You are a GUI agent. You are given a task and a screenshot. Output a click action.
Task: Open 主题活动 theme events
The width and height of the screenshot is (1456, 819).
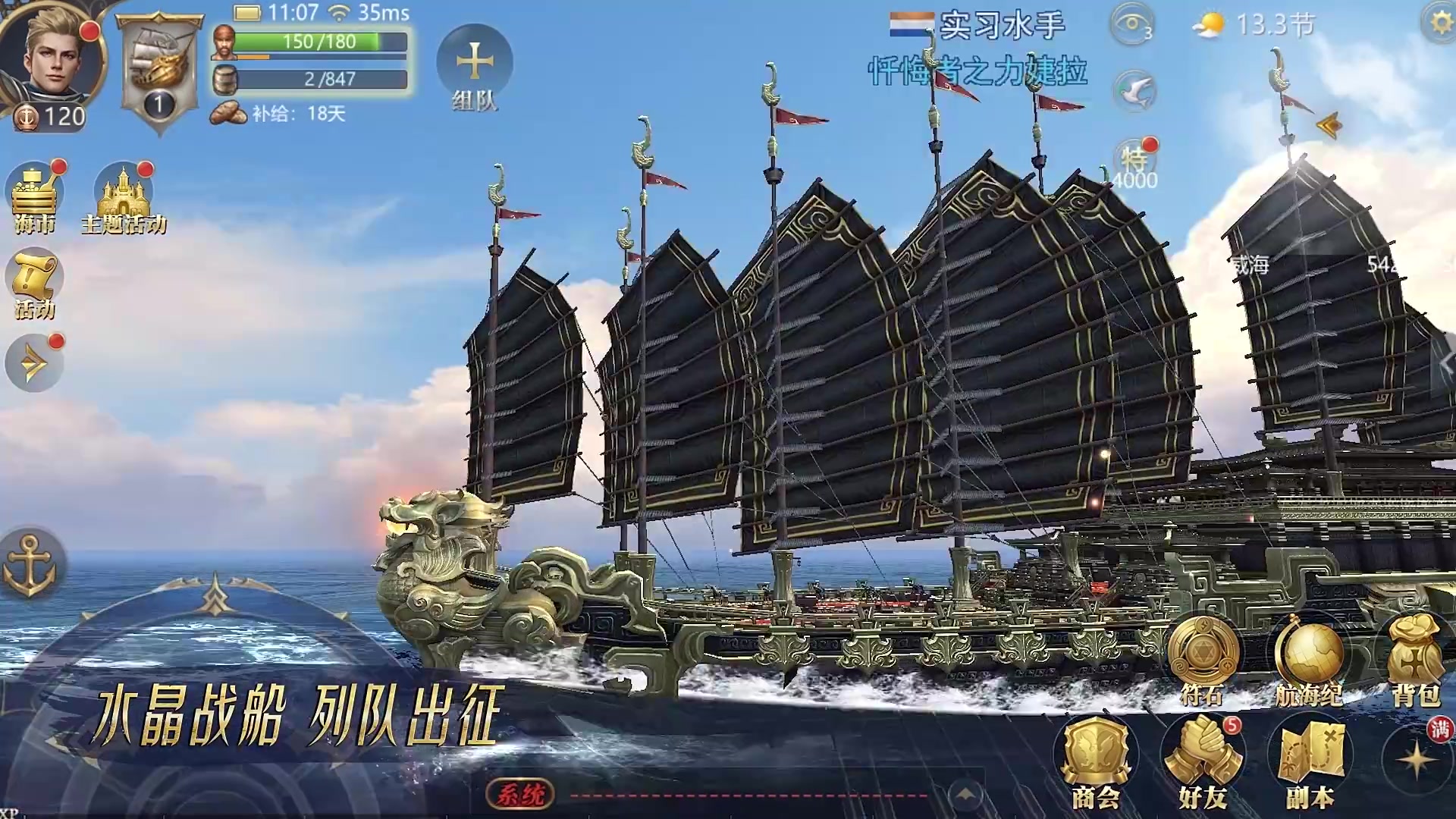click(124, 197)
